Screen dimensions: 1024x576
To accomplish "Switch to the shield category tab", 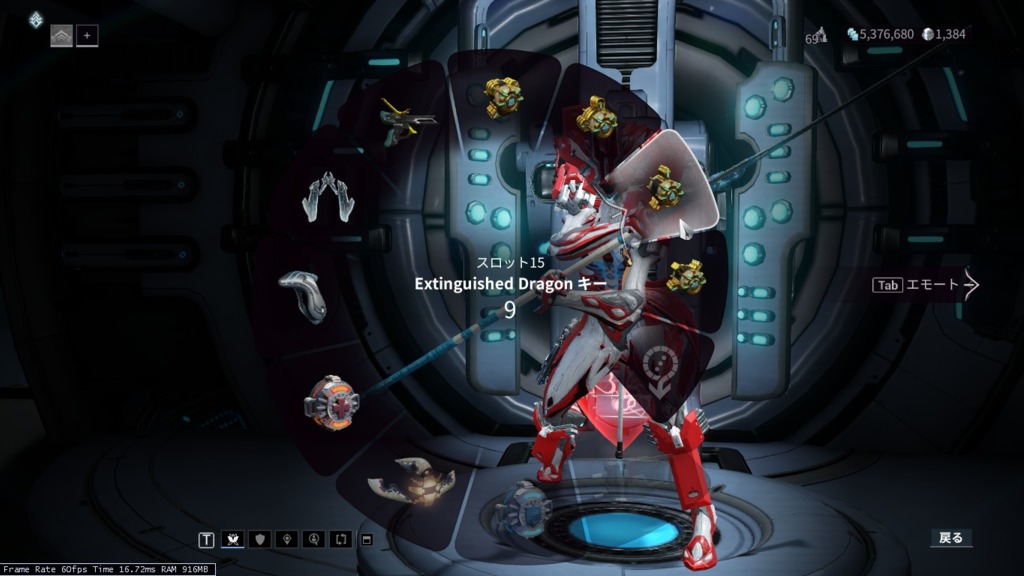I will (260, 540).
